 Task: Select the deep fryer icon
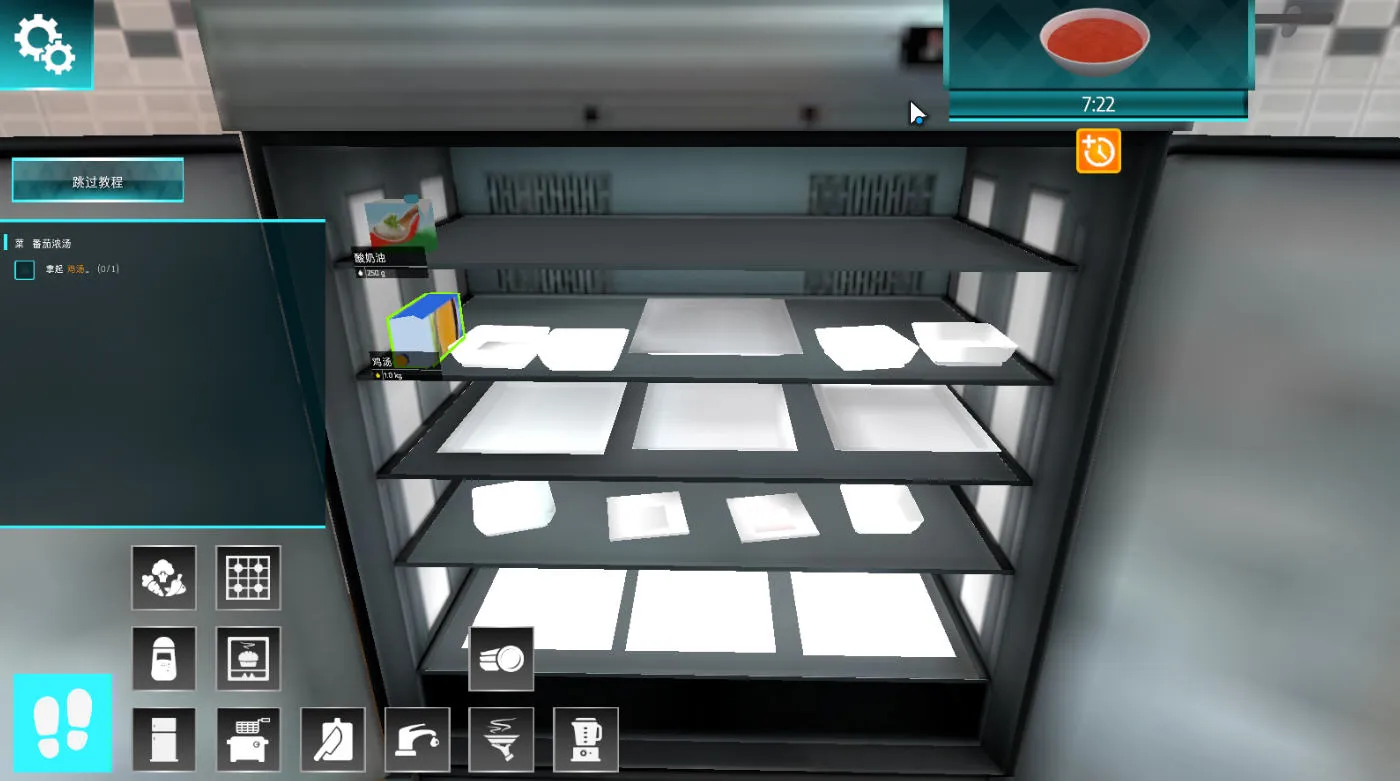click(x=248, y=738)
